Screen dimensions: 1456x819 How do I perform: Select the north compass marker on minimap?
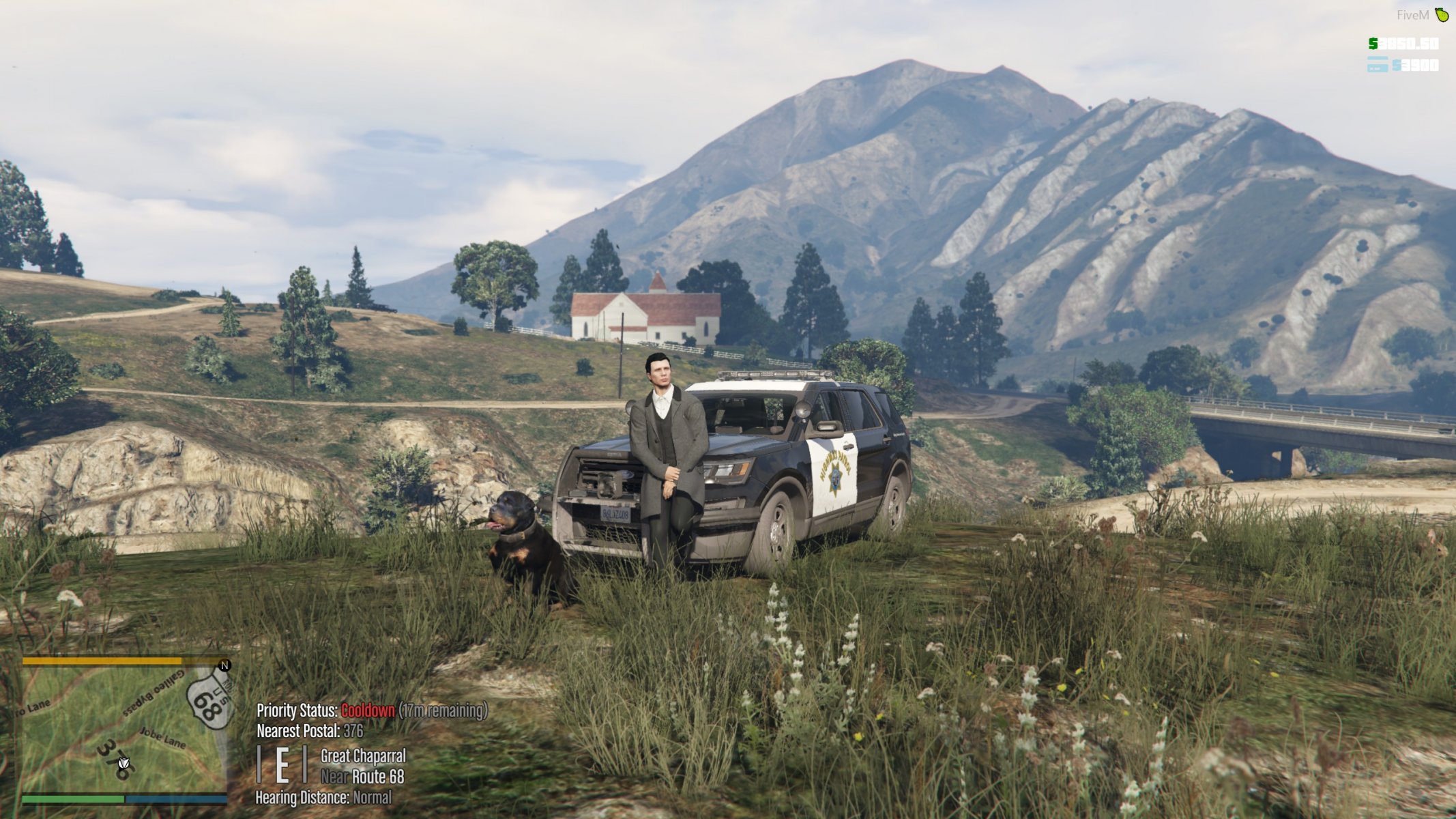[x=224, y=665]
